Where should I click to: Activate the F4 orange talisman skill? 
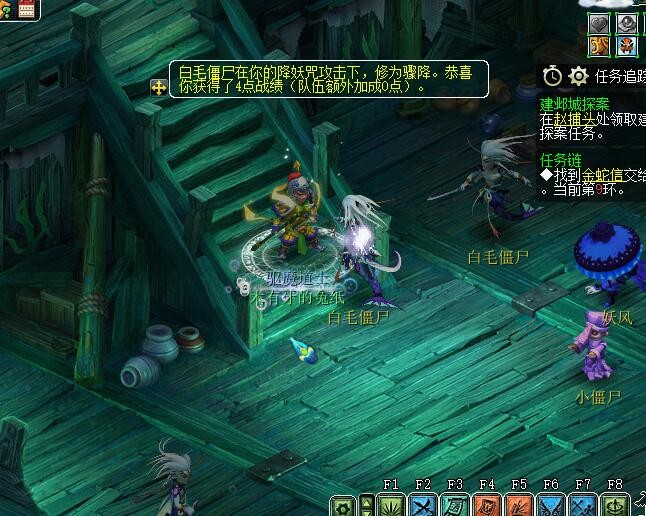tap(487, 505)
